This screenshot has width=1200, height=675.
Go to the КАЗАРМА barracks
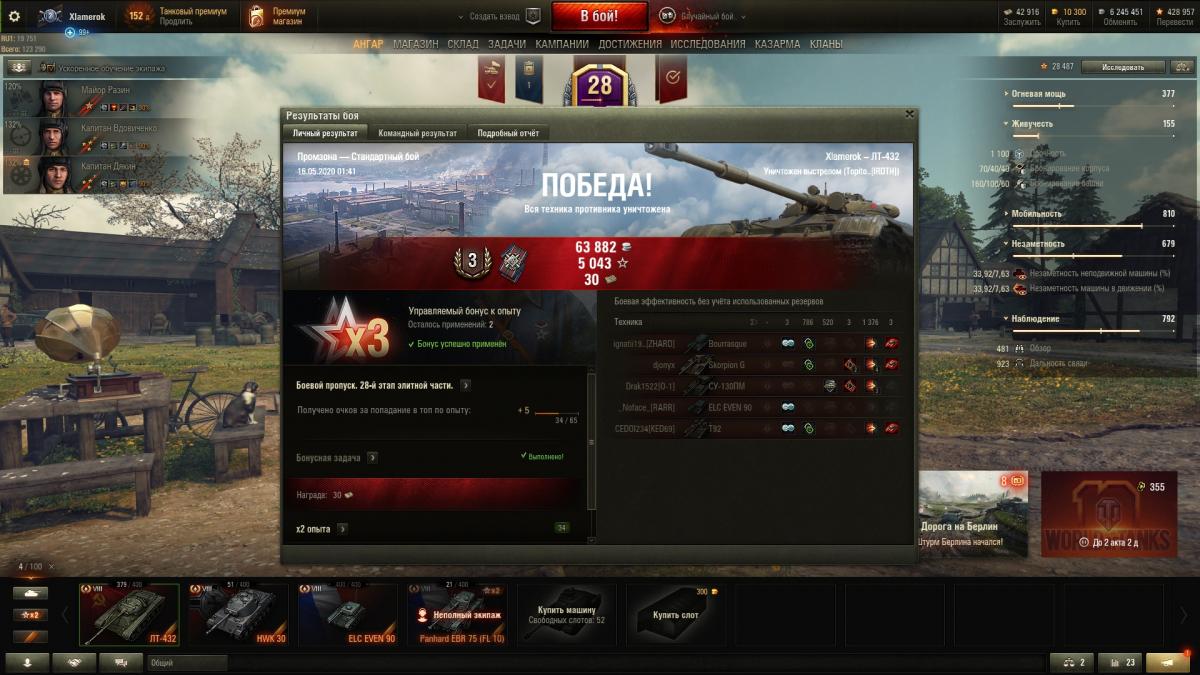[x=777, y=44]
